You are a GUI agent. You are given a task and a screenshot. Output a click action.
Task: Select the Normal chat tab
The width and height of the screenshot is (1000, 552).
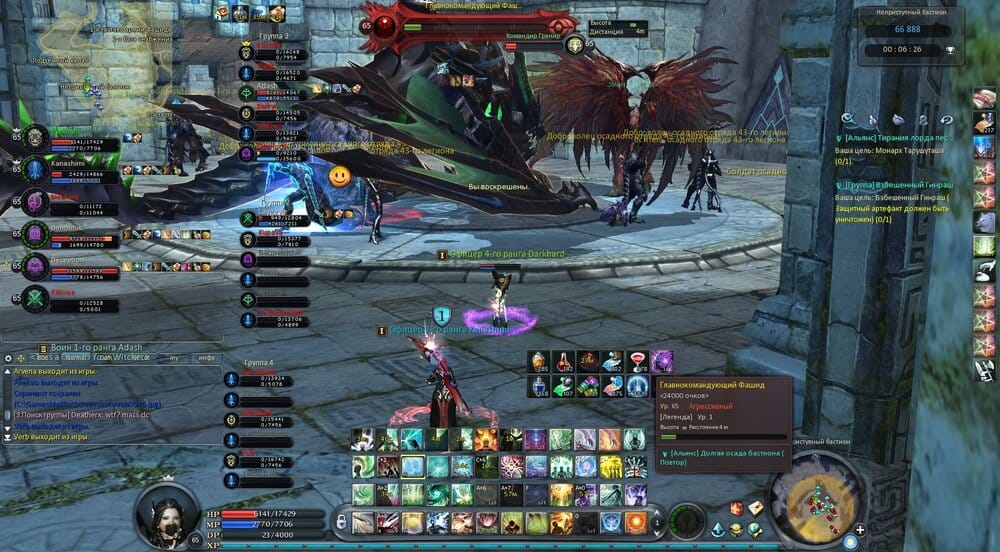(x=73, y=357)
